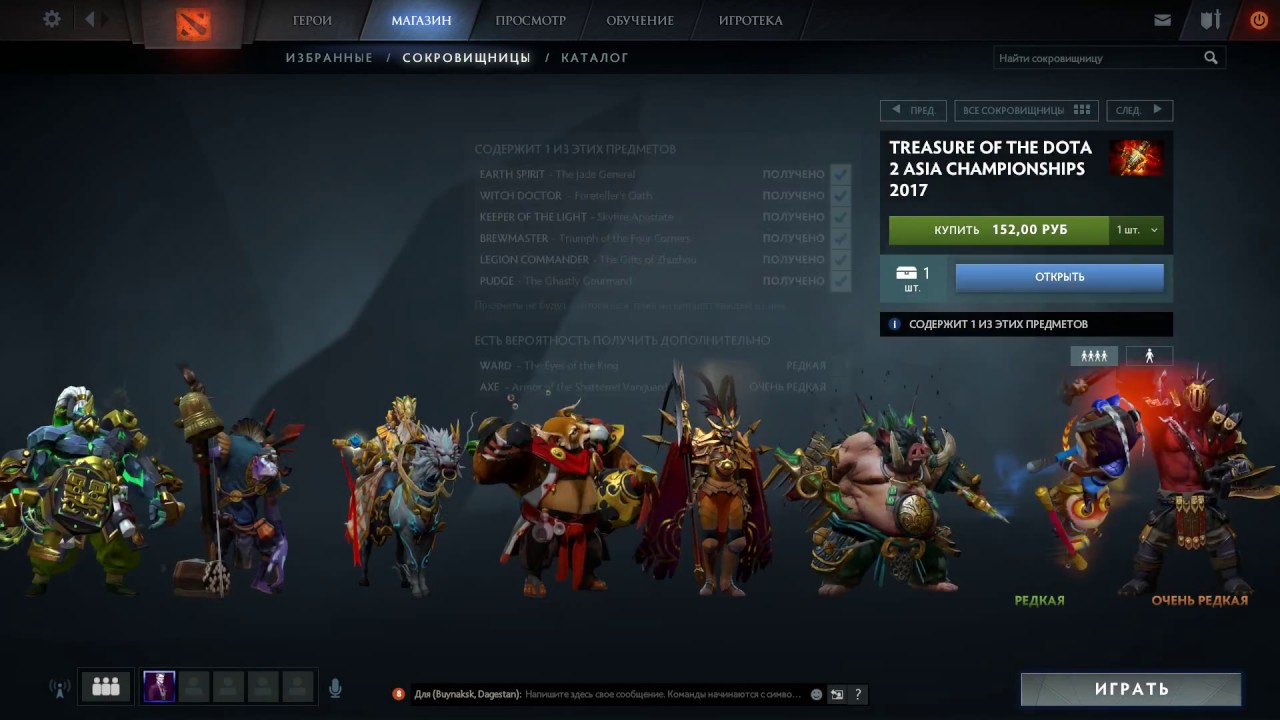1280x720 pixels.
Task: Open the КАТАЛОГ store section
Action: click(x=594, y=58)
